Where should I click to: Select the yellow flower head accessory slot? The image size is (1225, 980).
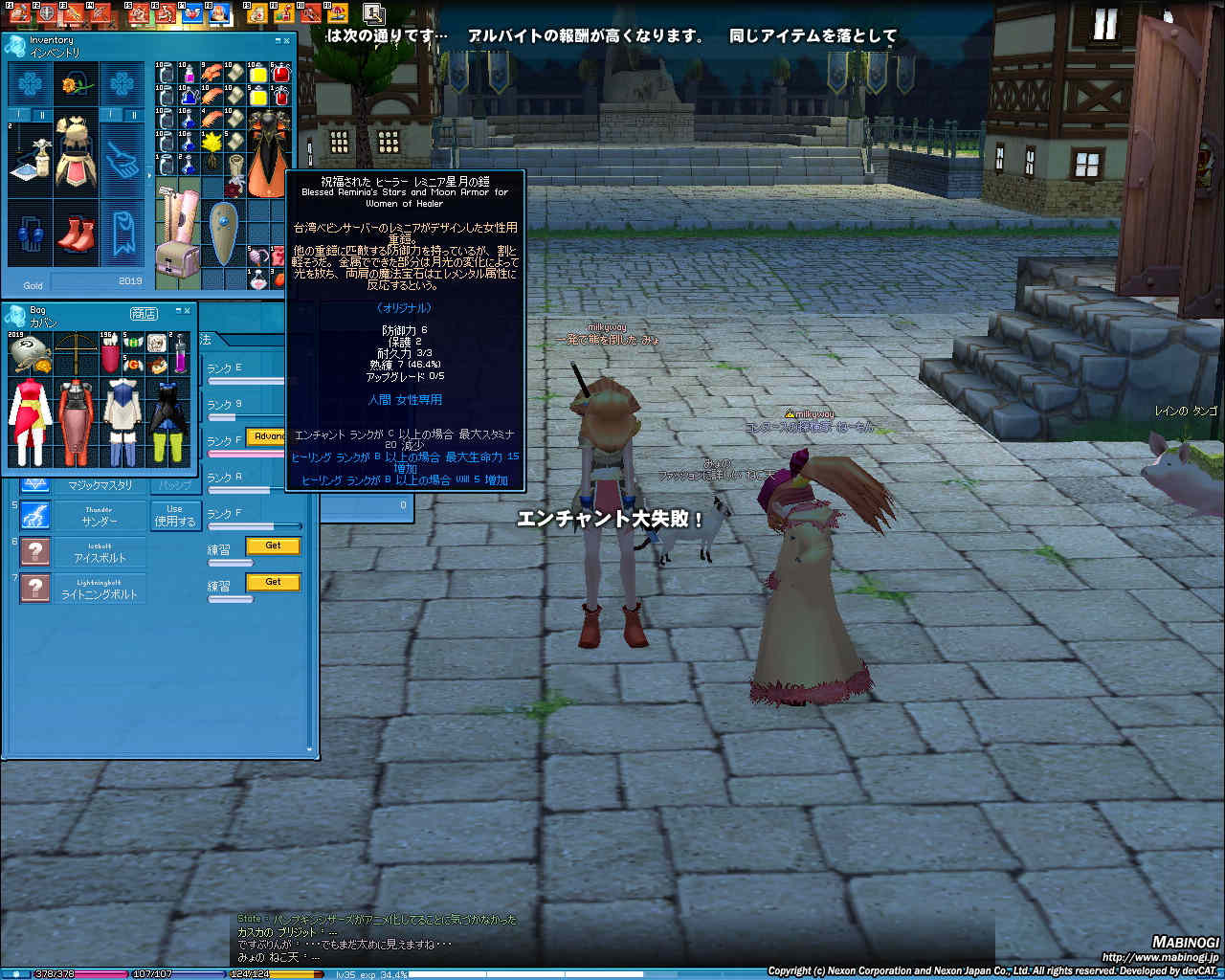pos(76,85)
